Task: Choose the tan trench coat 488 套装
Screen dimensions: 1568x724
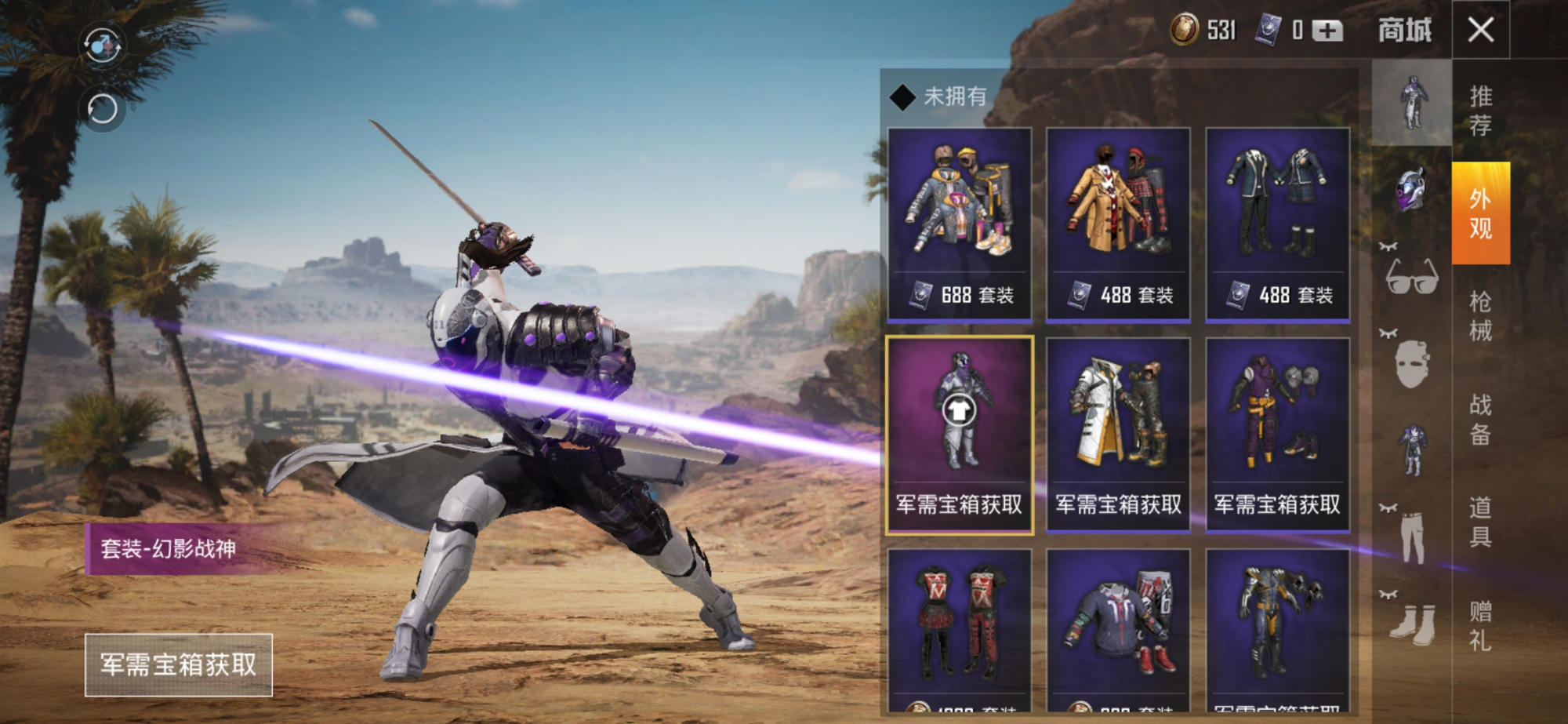Action: click(x=1118, y=224)
